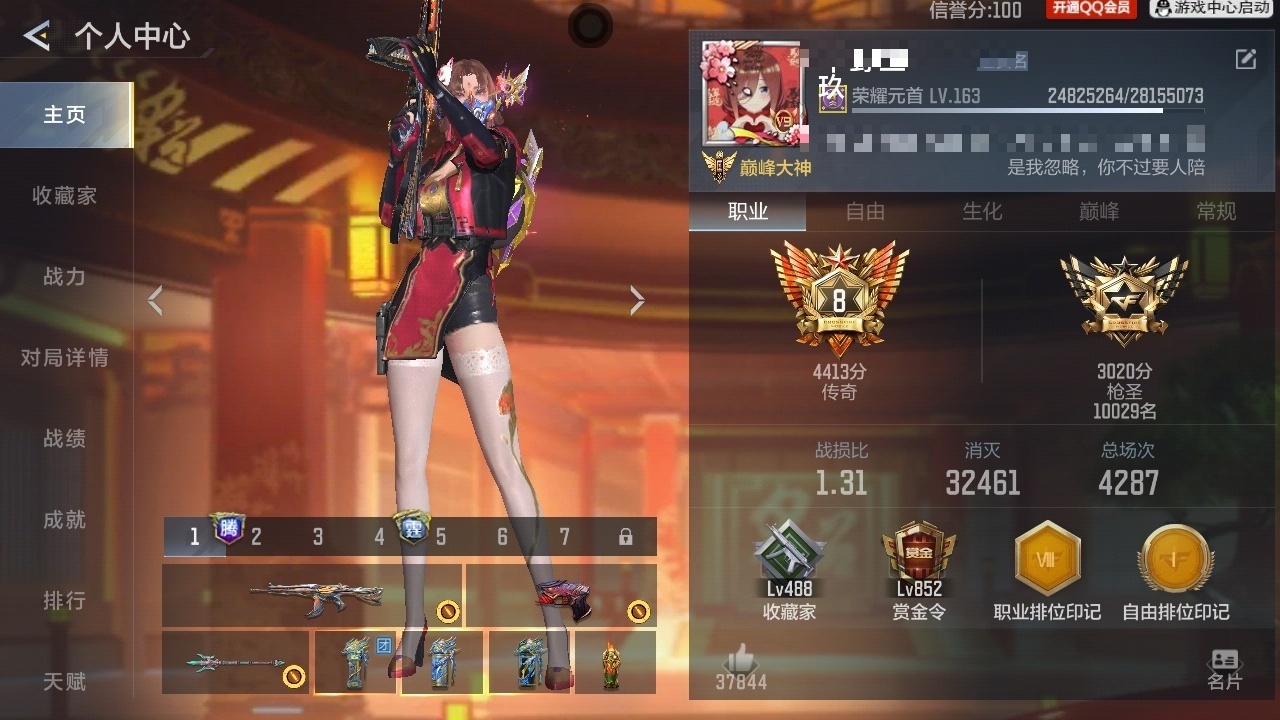Open the 成就 achievements page
The image size is (1280, 720).
coord(64,520)
